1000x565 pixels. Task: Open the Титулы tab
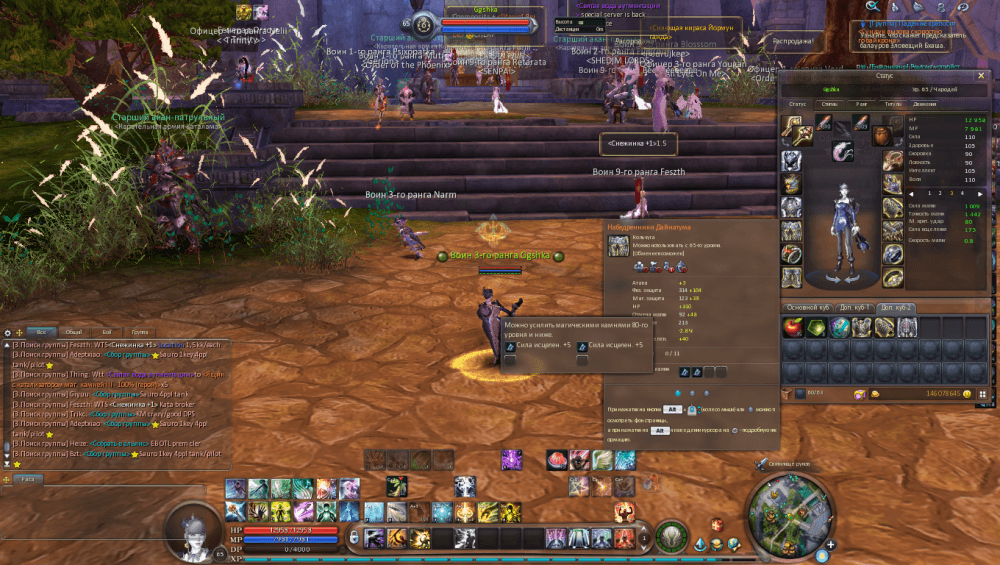click(893, 103)
